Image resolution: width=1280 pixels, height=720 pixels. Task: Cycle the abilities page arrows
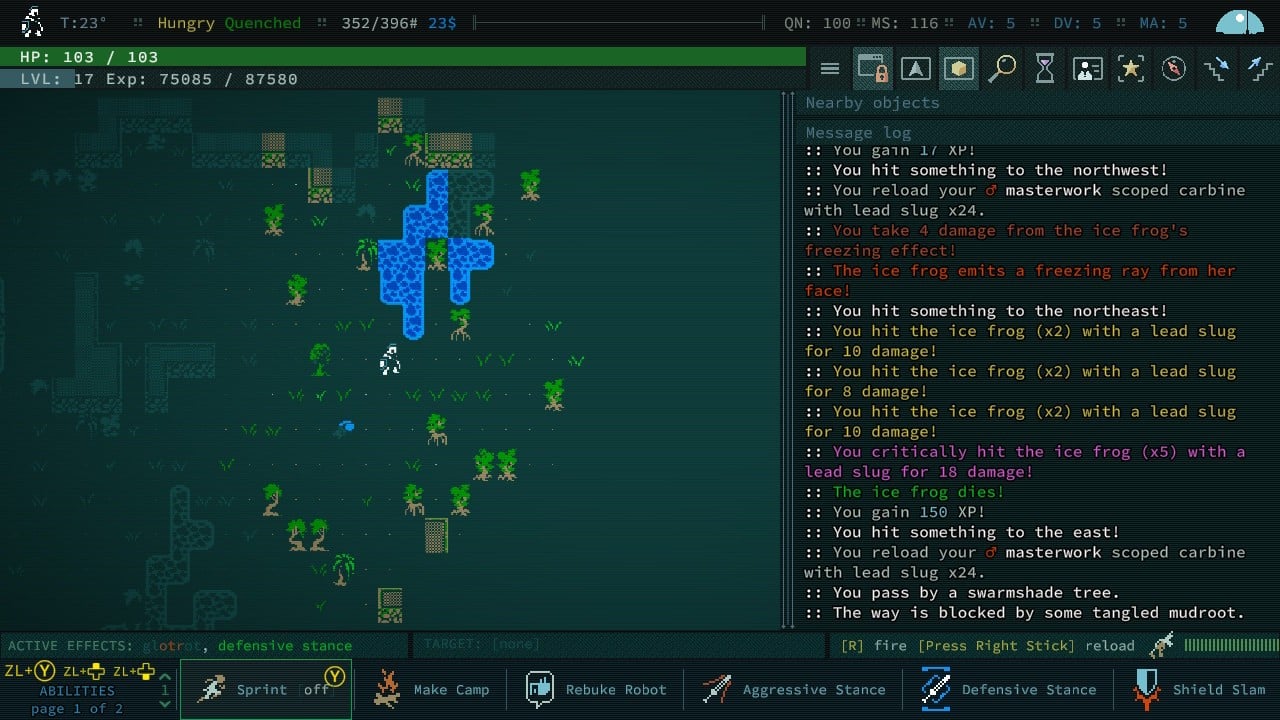click(x=165, y=690)
